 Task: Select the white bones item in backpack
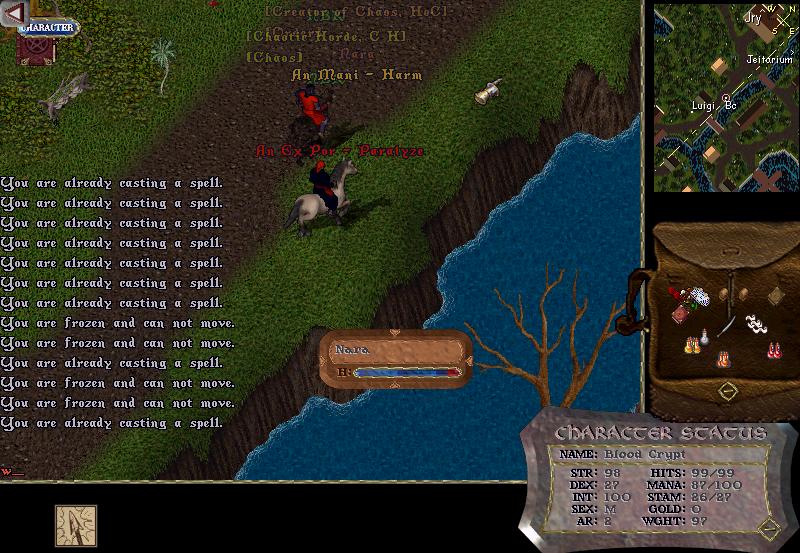757,323
